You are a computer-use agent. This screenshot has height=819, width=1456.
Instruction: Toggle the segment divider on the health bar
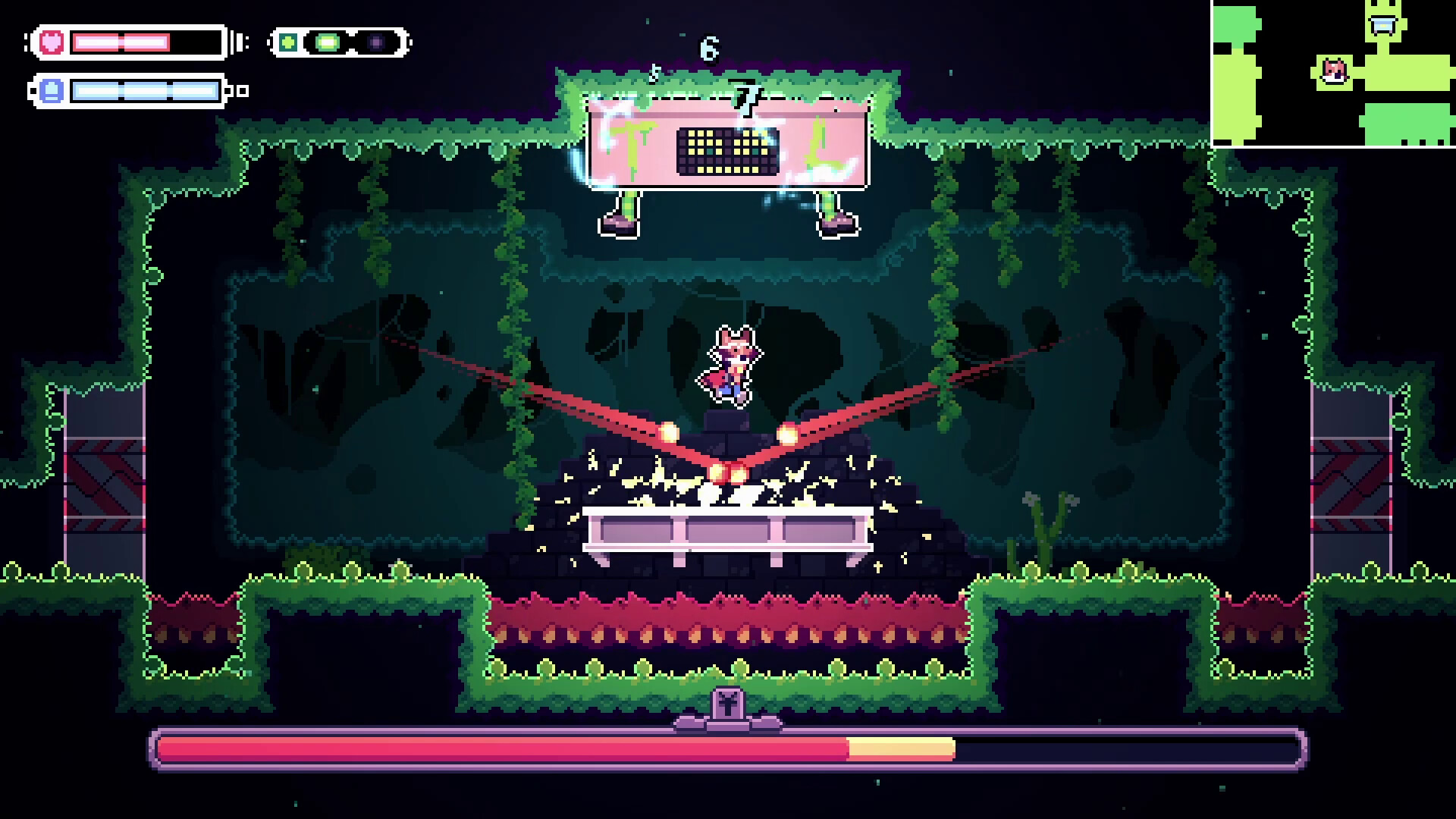122,42
